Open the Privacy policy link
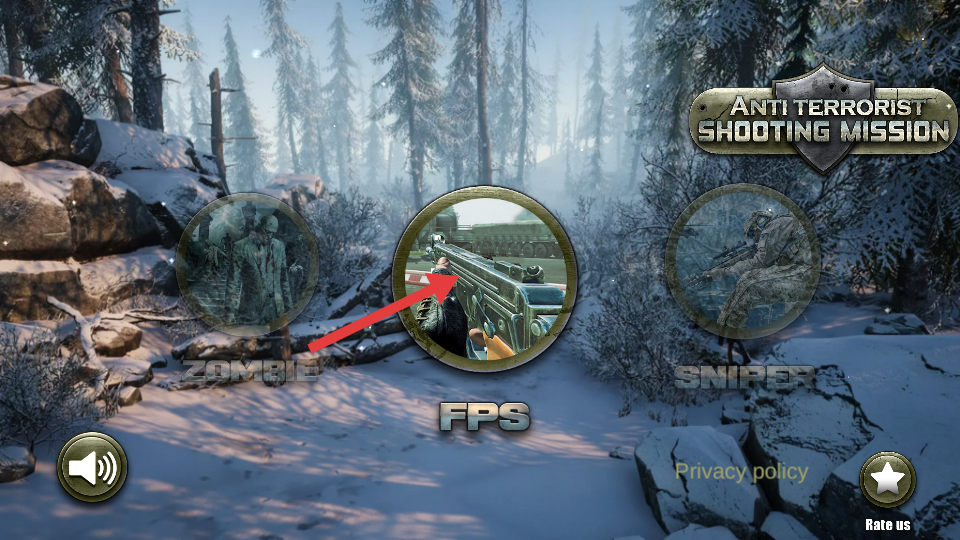960x540 pixels. tap(741, 471)
